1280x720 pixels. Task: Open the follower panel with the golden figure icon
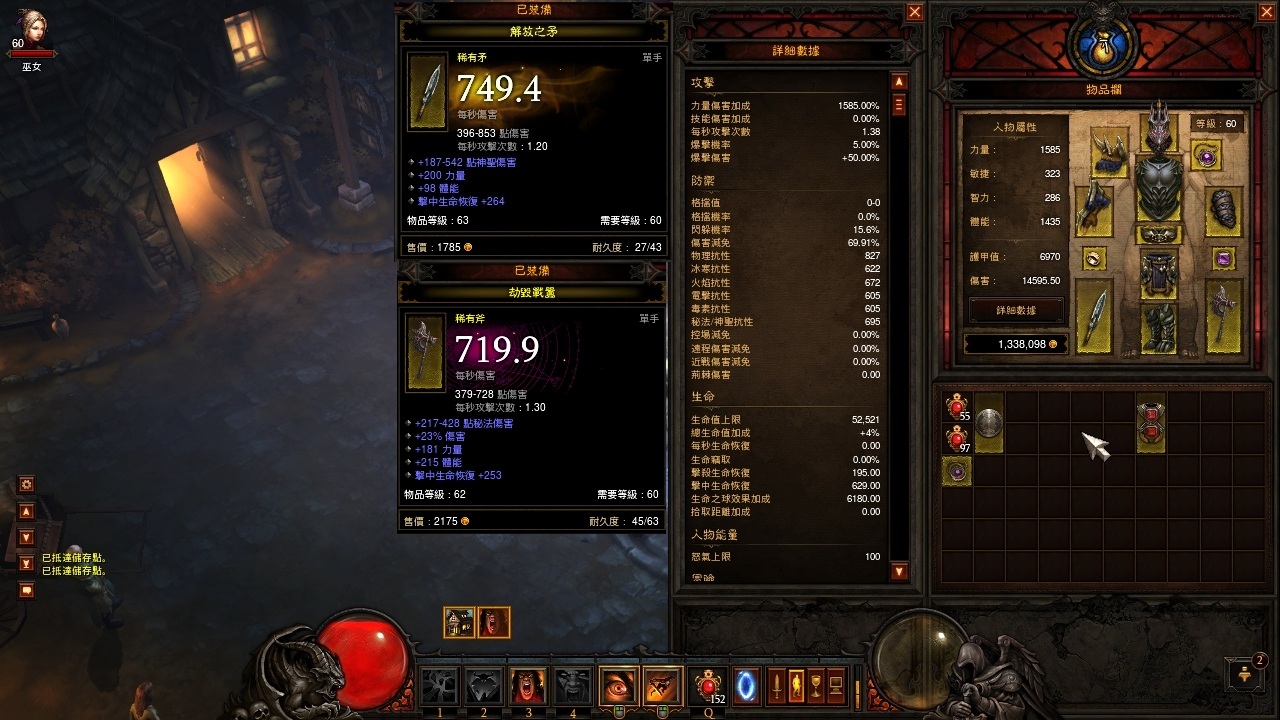[x=797, y=686]
